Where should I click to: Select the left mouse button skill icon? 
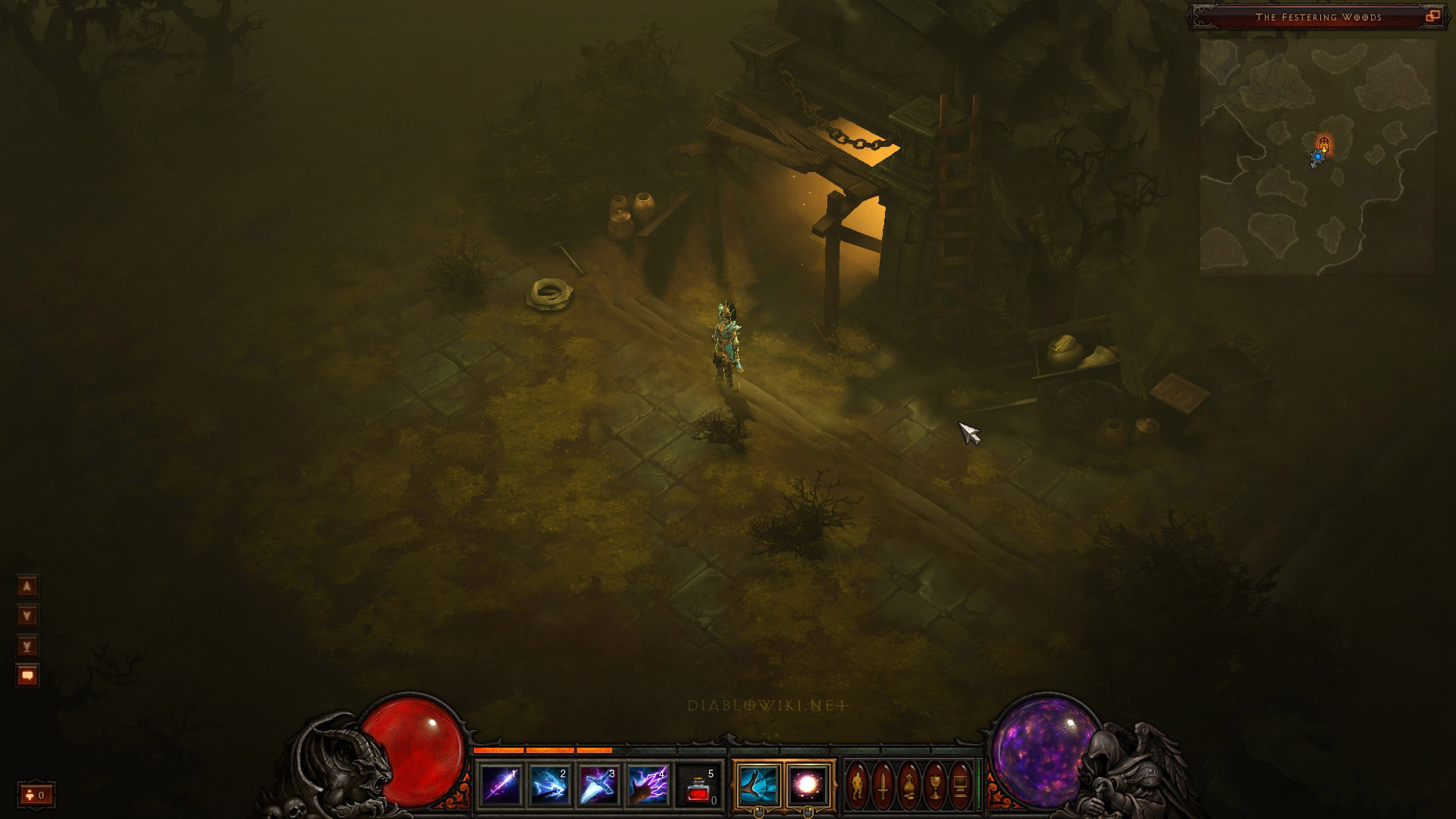[758, 786]
